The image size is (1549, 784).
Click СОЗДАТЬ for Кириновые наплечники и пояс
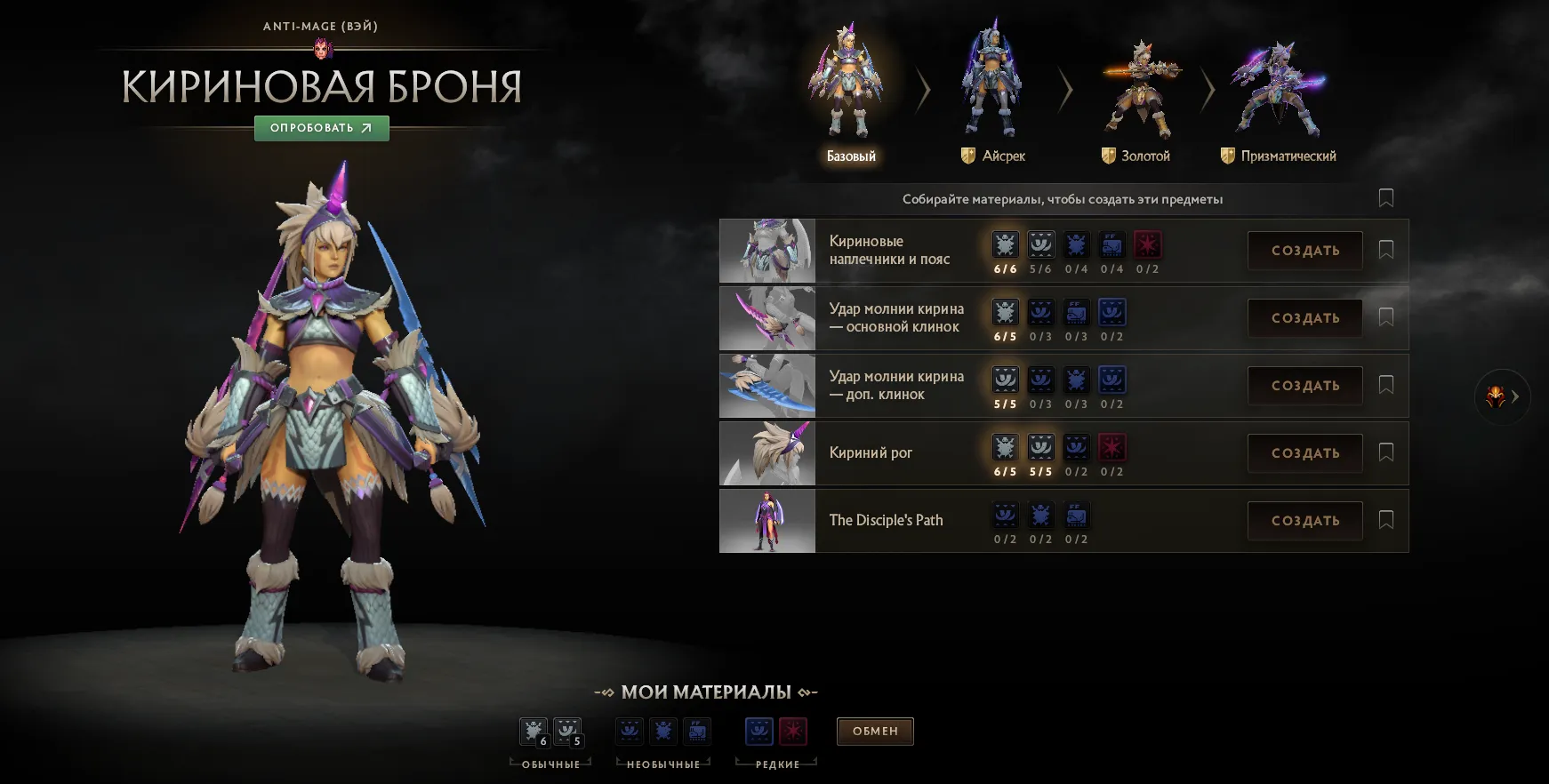[1304, 250]
